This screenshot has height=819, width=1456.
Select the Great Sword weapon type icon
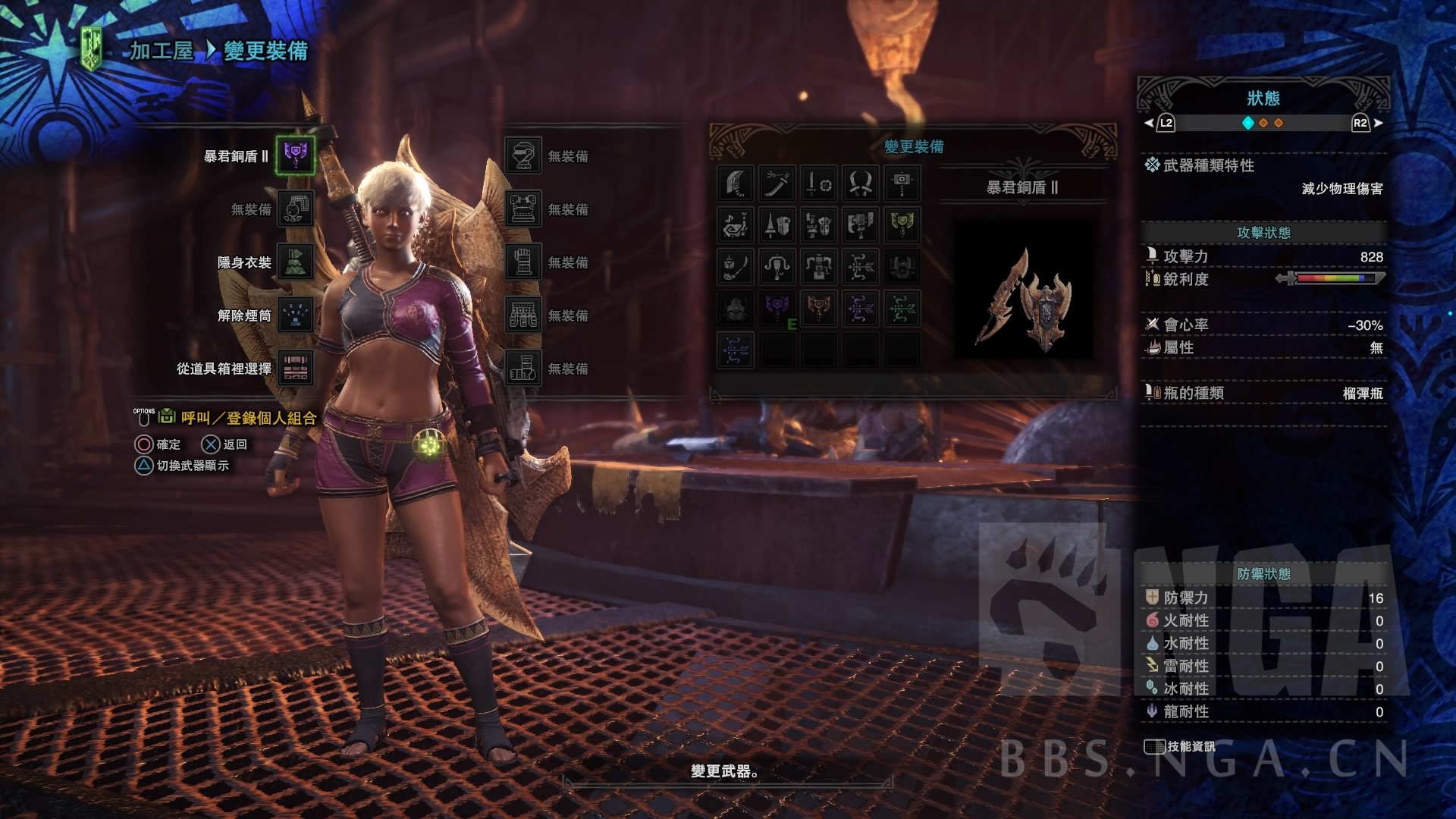point(736,184)
